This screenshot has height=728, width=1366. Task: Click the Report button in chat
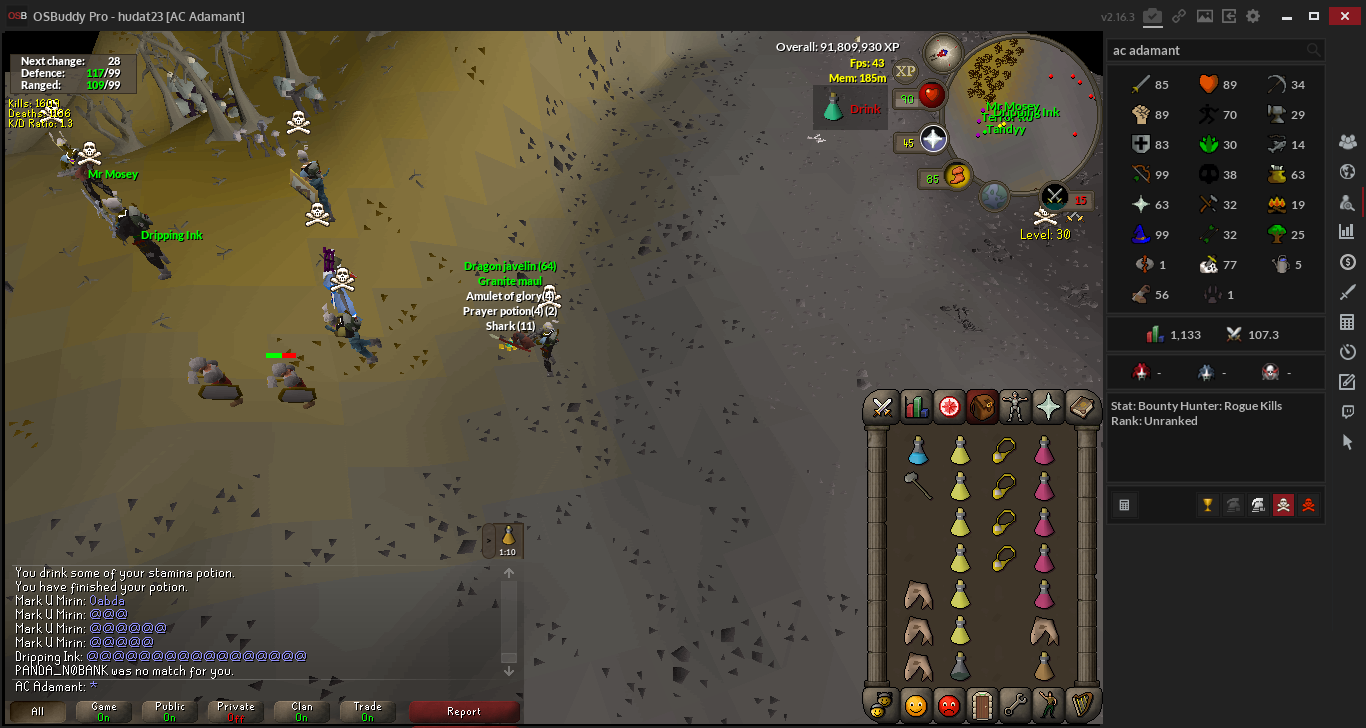point(464,711)
